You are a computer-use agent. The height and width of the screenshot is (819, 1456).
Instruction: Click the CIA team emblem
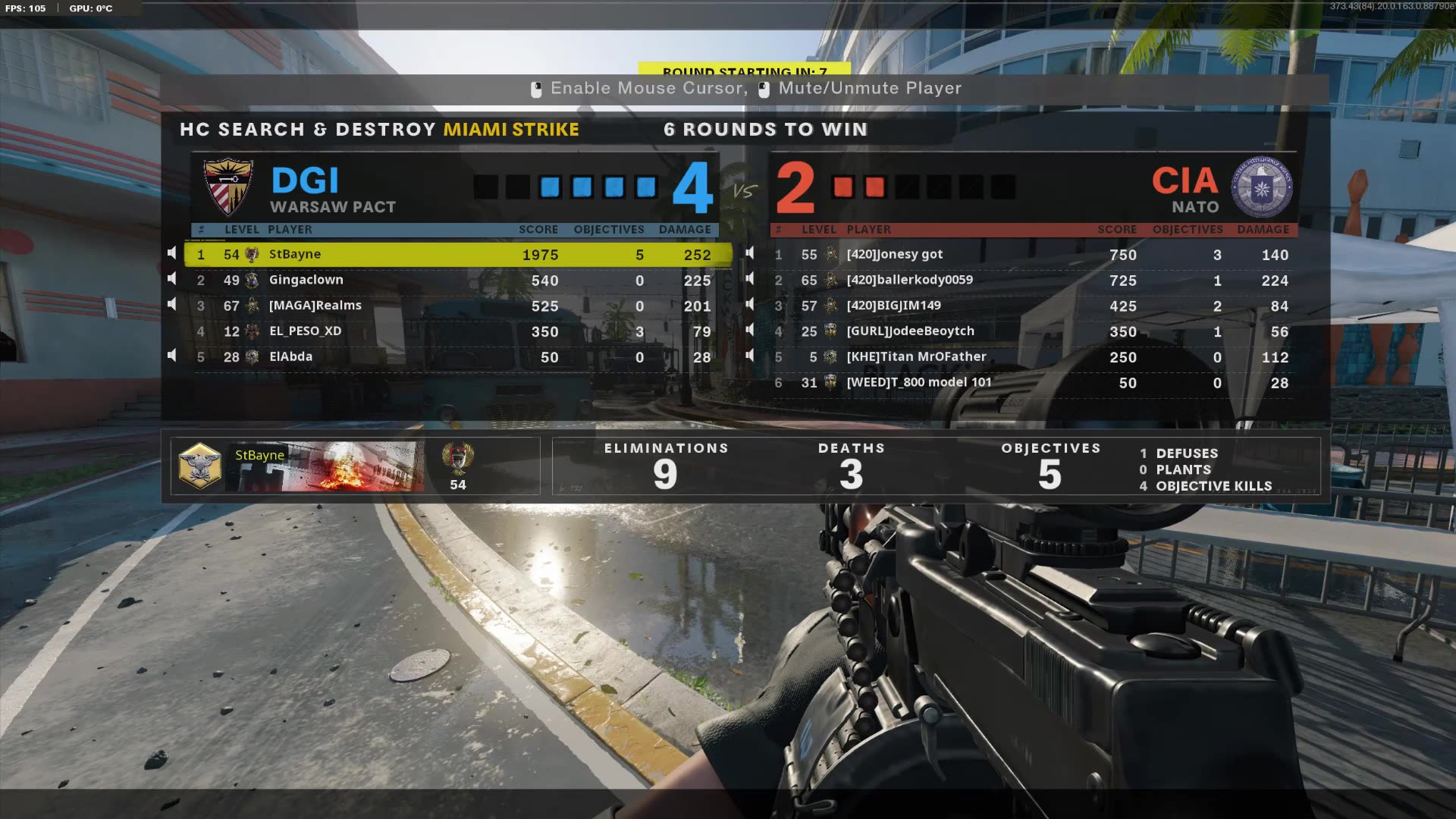(x=1261, y=187)
